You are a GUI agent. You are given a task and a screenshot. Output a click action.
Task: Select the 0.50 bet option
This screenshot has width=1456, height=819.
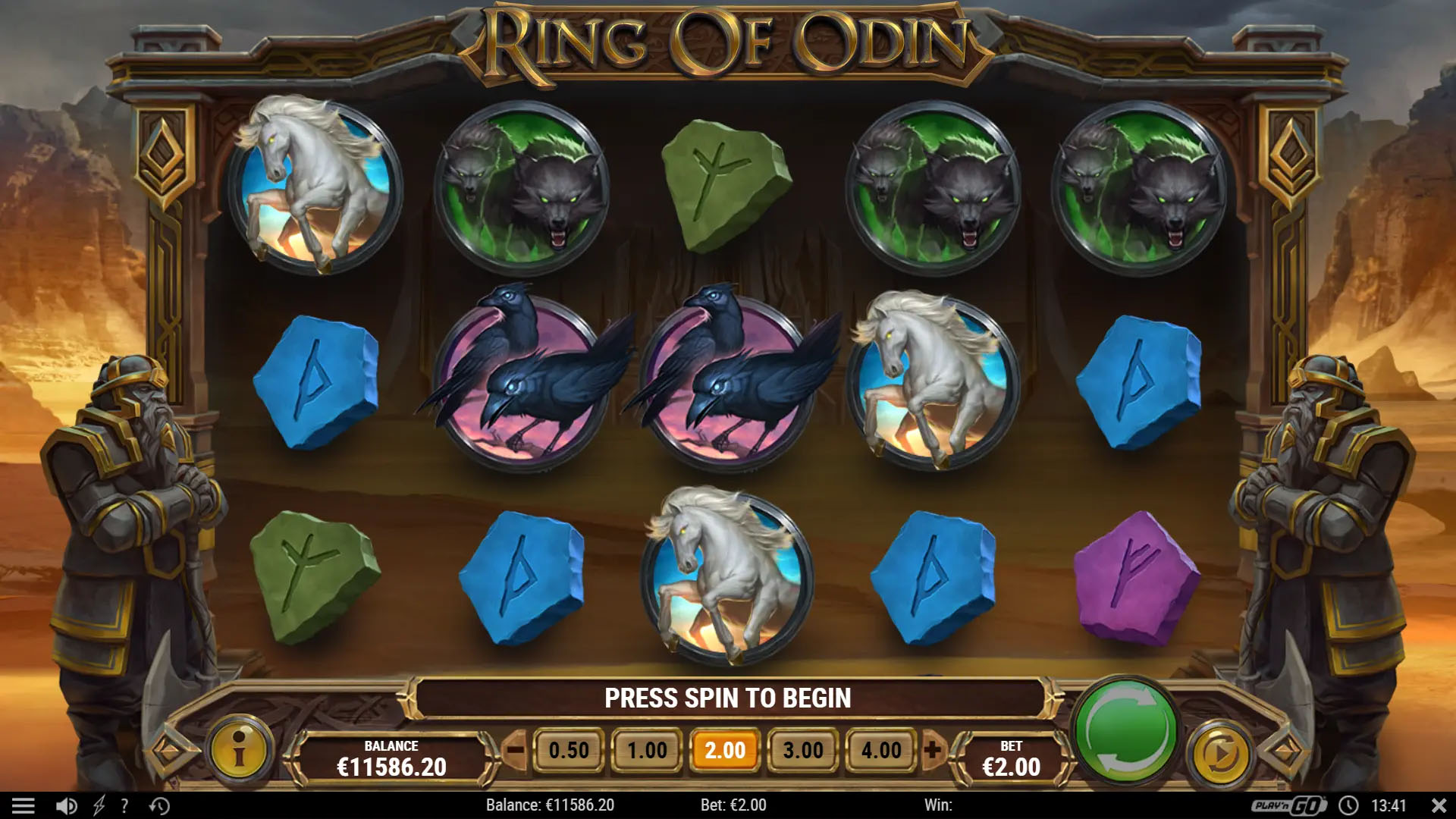pos(569,749)
